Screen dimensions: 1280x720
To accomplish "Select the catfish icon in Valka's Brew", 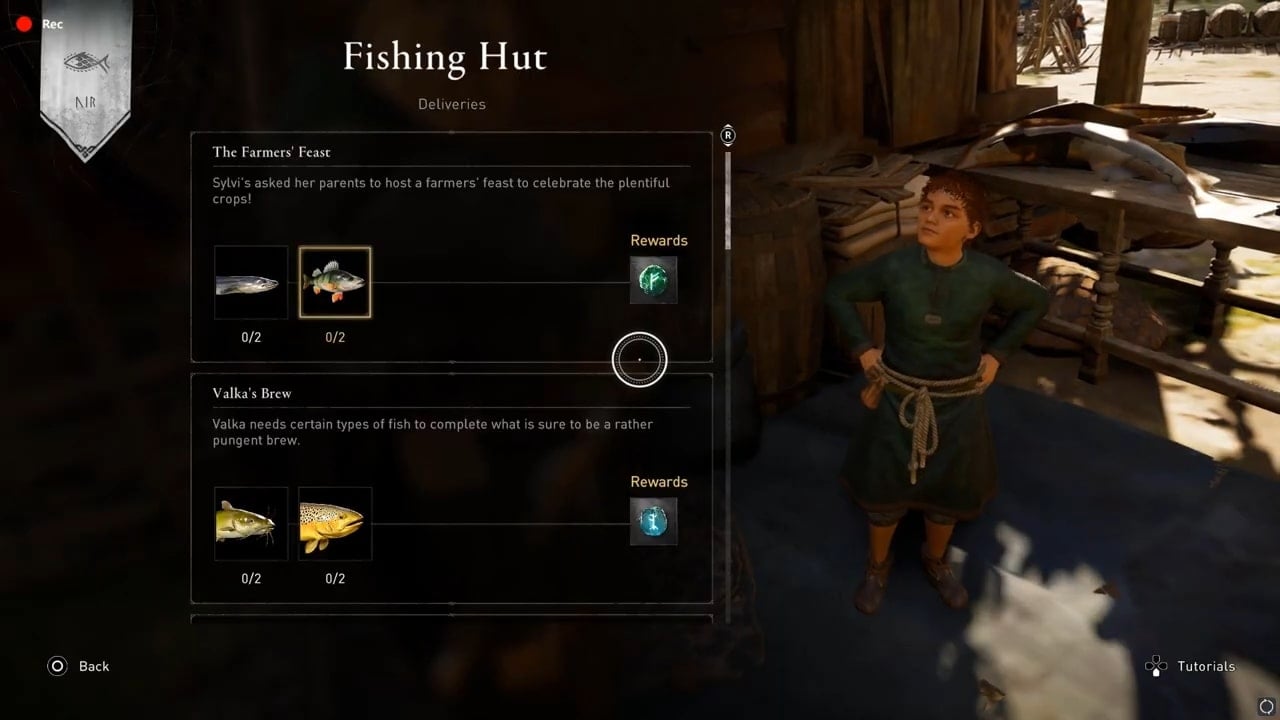I will [250, 523].
